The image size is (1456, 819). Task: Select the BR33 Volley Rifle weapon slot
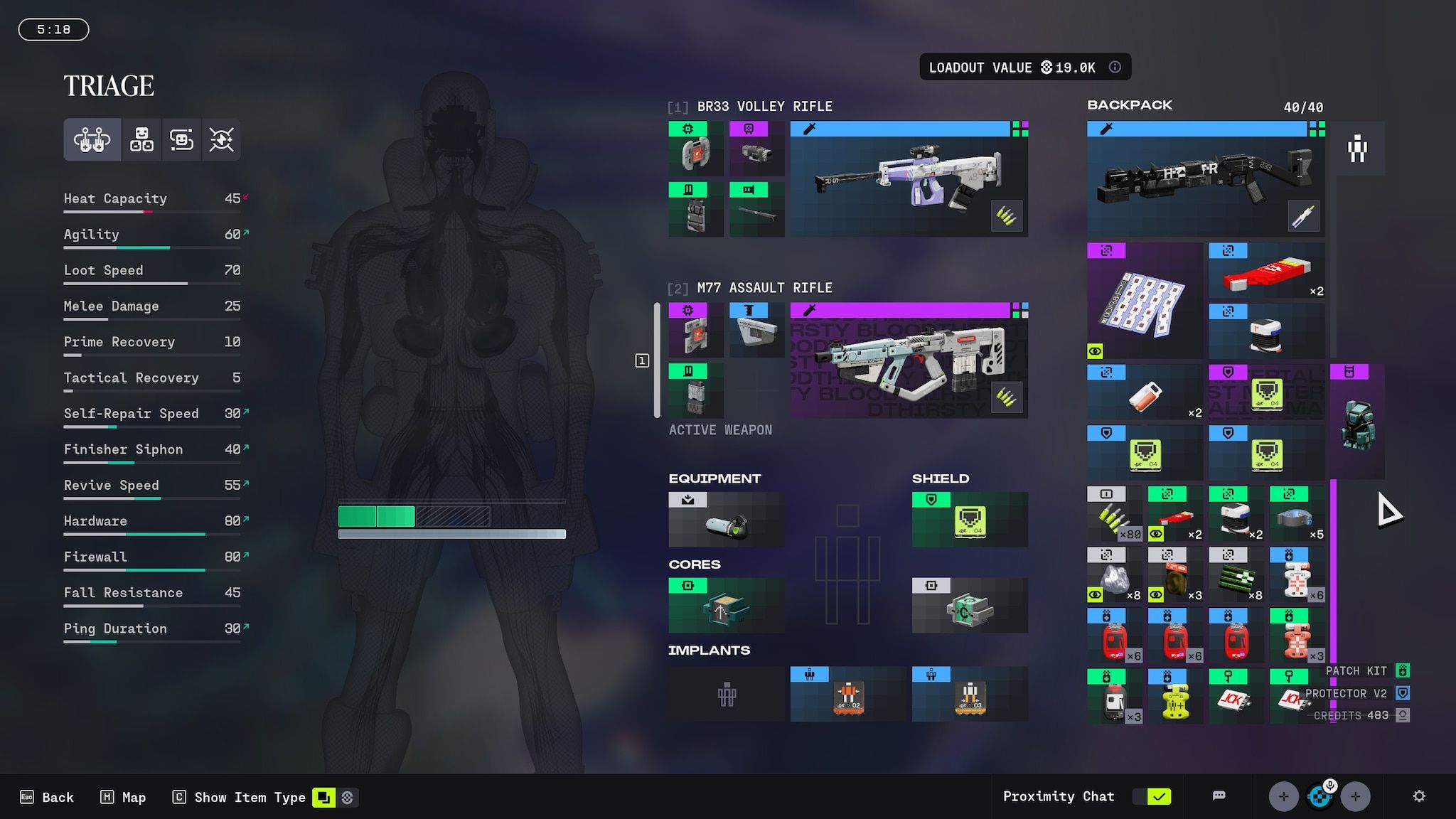click(x=909, y=179)
